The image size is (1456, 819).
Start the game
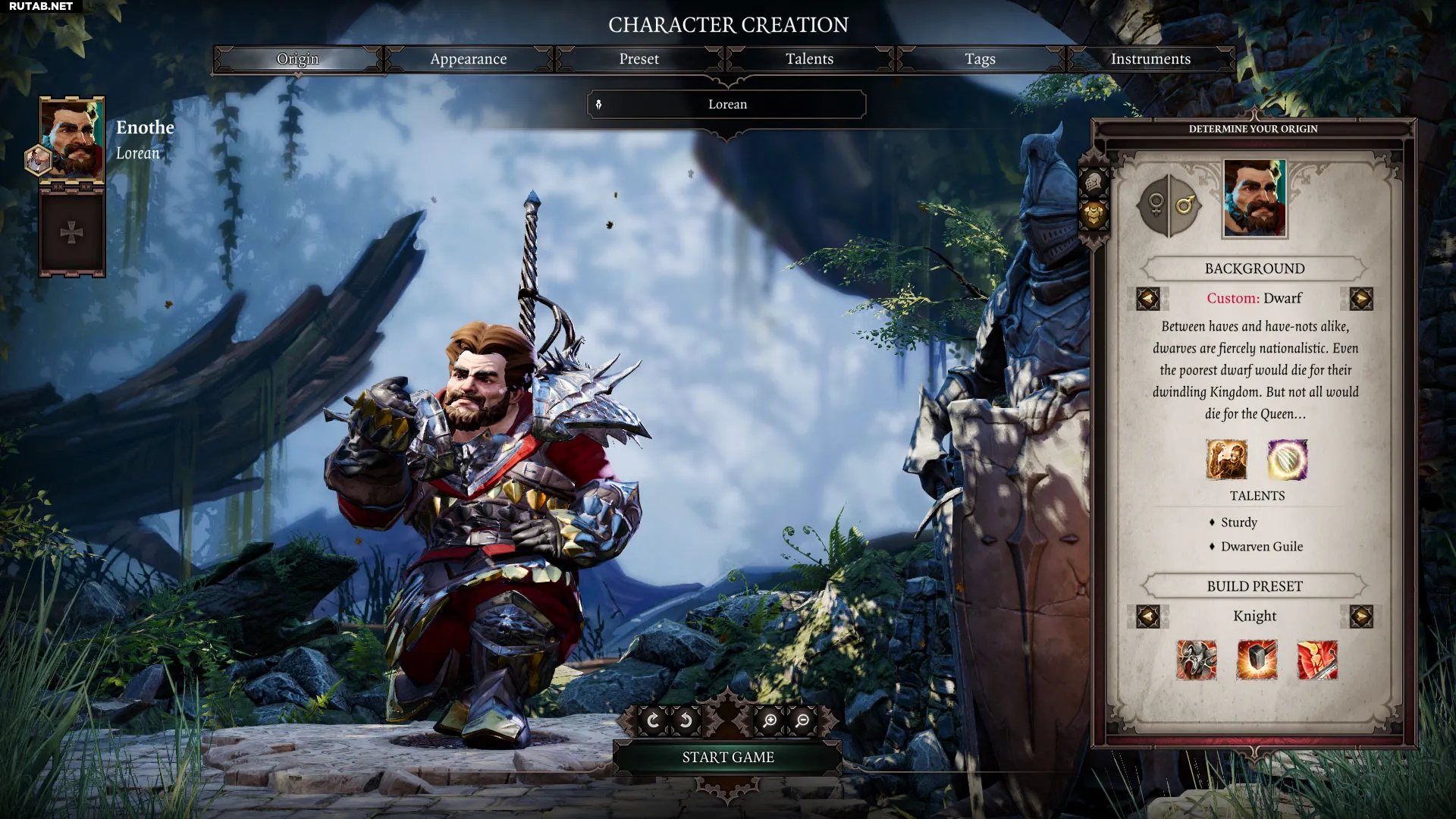tap(727, 758)
